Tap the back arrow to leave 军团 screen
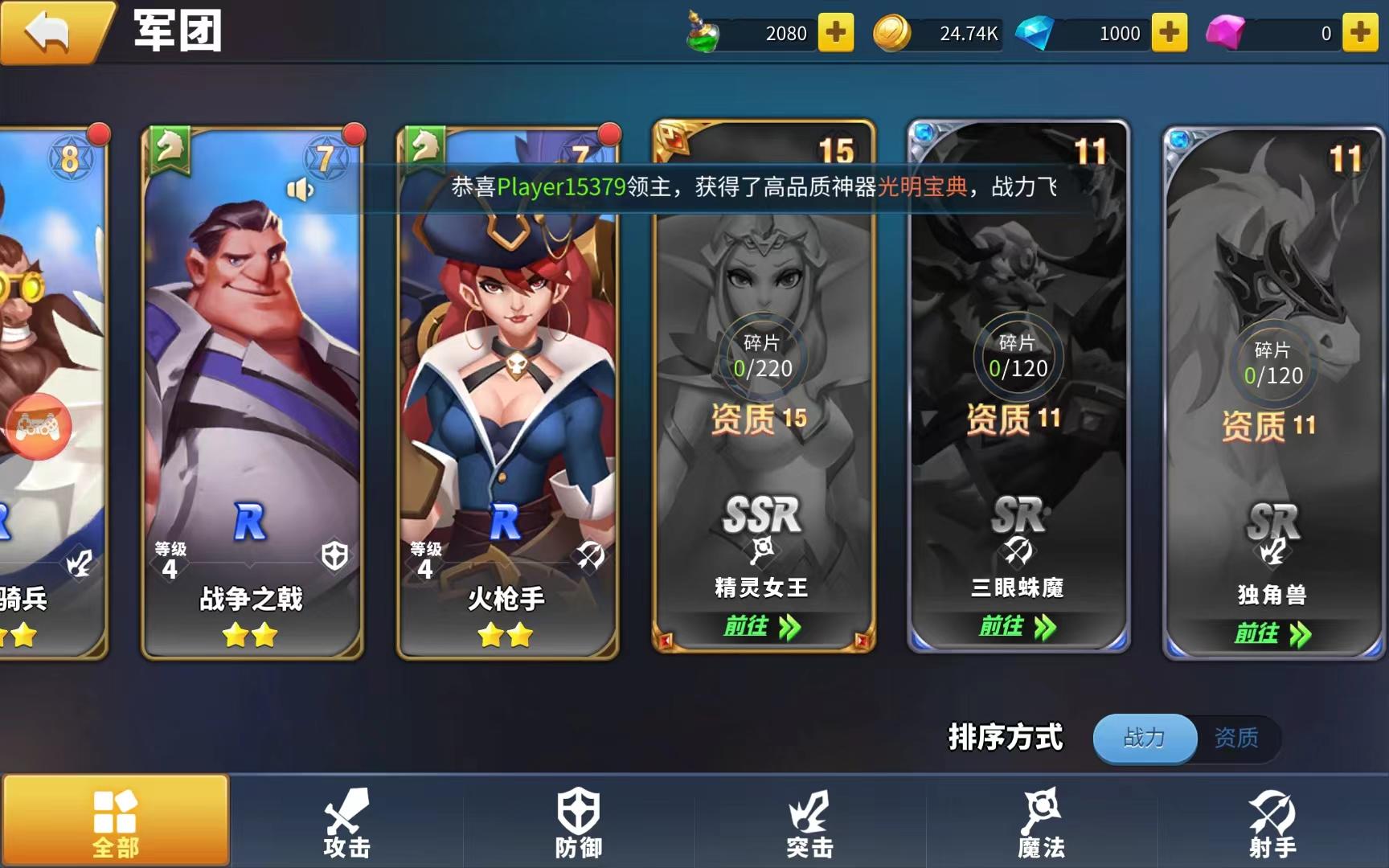This screenshot has width=1389, height=868. [x=48, y=31]
